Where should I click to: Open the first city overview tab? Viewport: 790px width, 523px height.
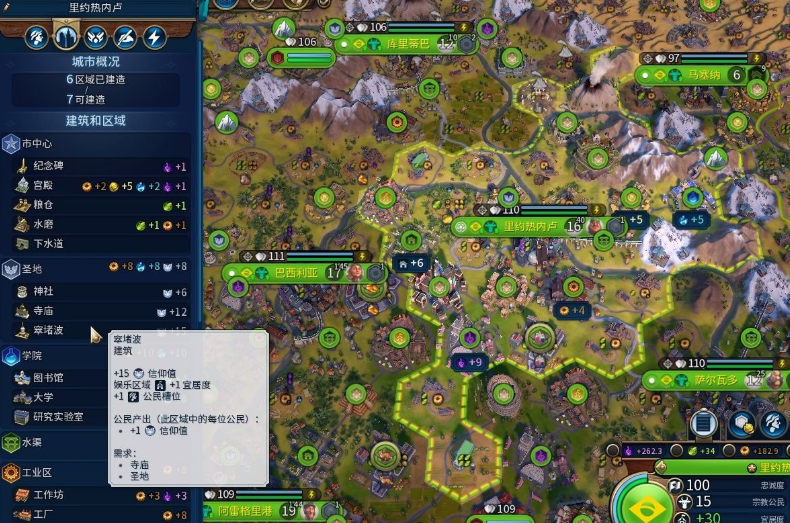[37, 38]
